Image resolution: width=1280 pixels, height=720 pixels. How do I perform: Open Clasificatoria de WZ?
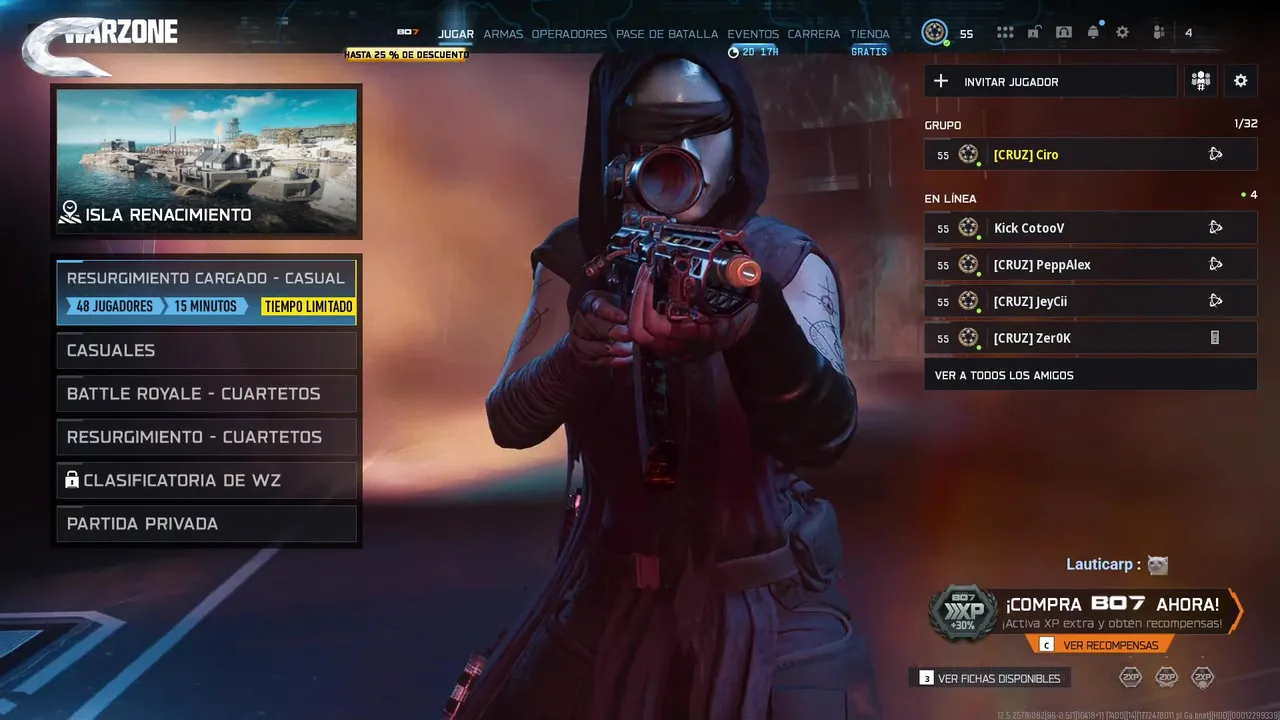206,480
